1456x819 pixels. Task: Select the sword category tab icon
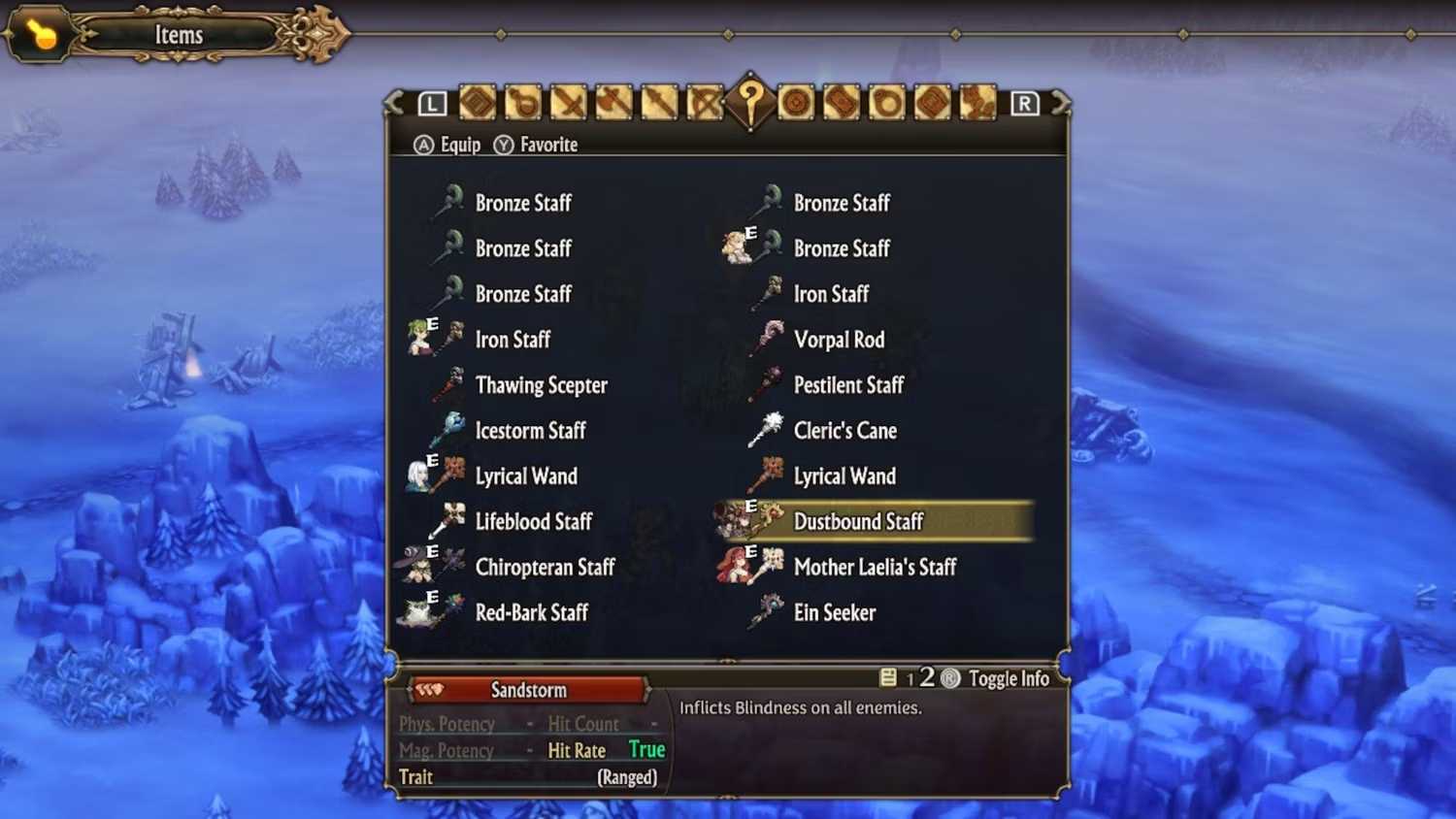point(571,103)
